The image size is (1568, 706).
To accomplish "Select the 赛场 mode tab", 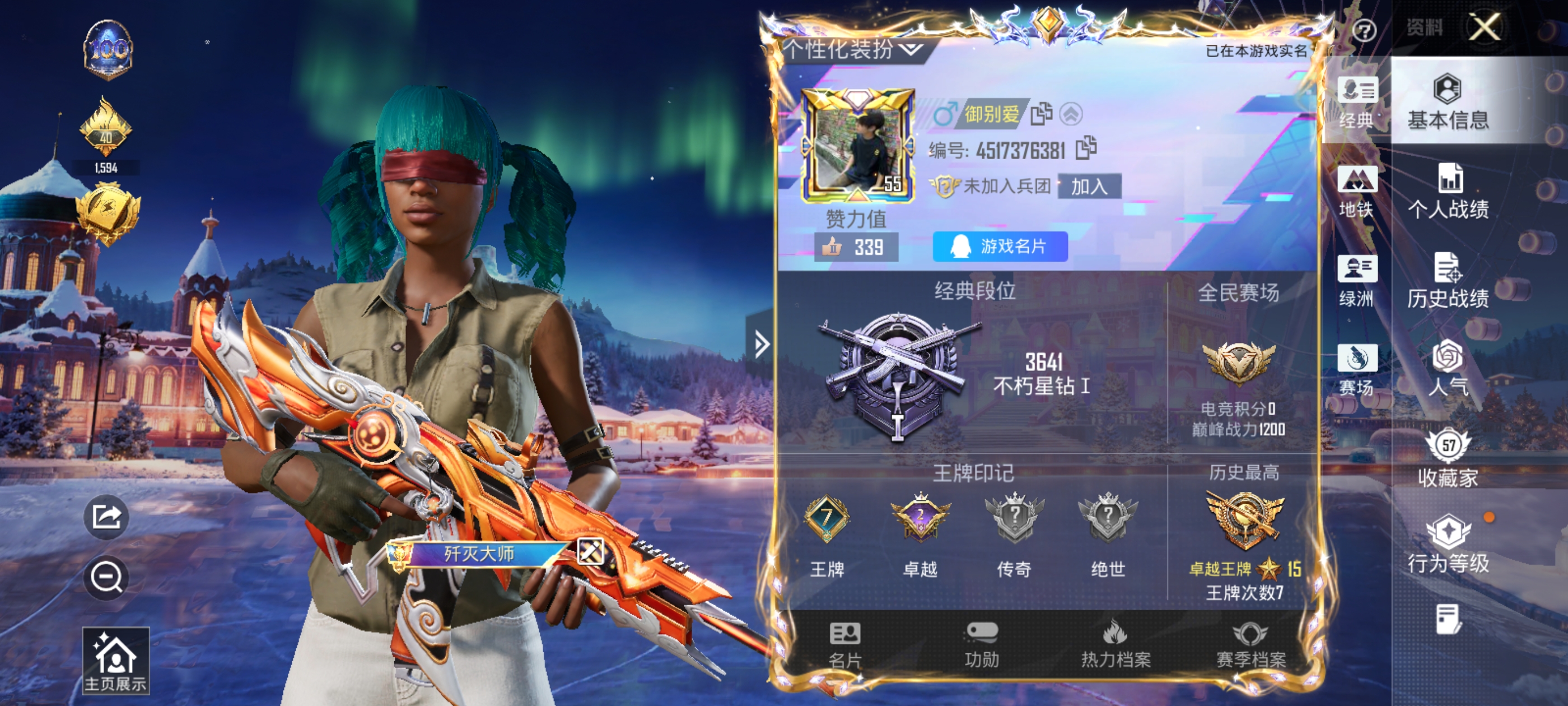I will [1356, 369].
